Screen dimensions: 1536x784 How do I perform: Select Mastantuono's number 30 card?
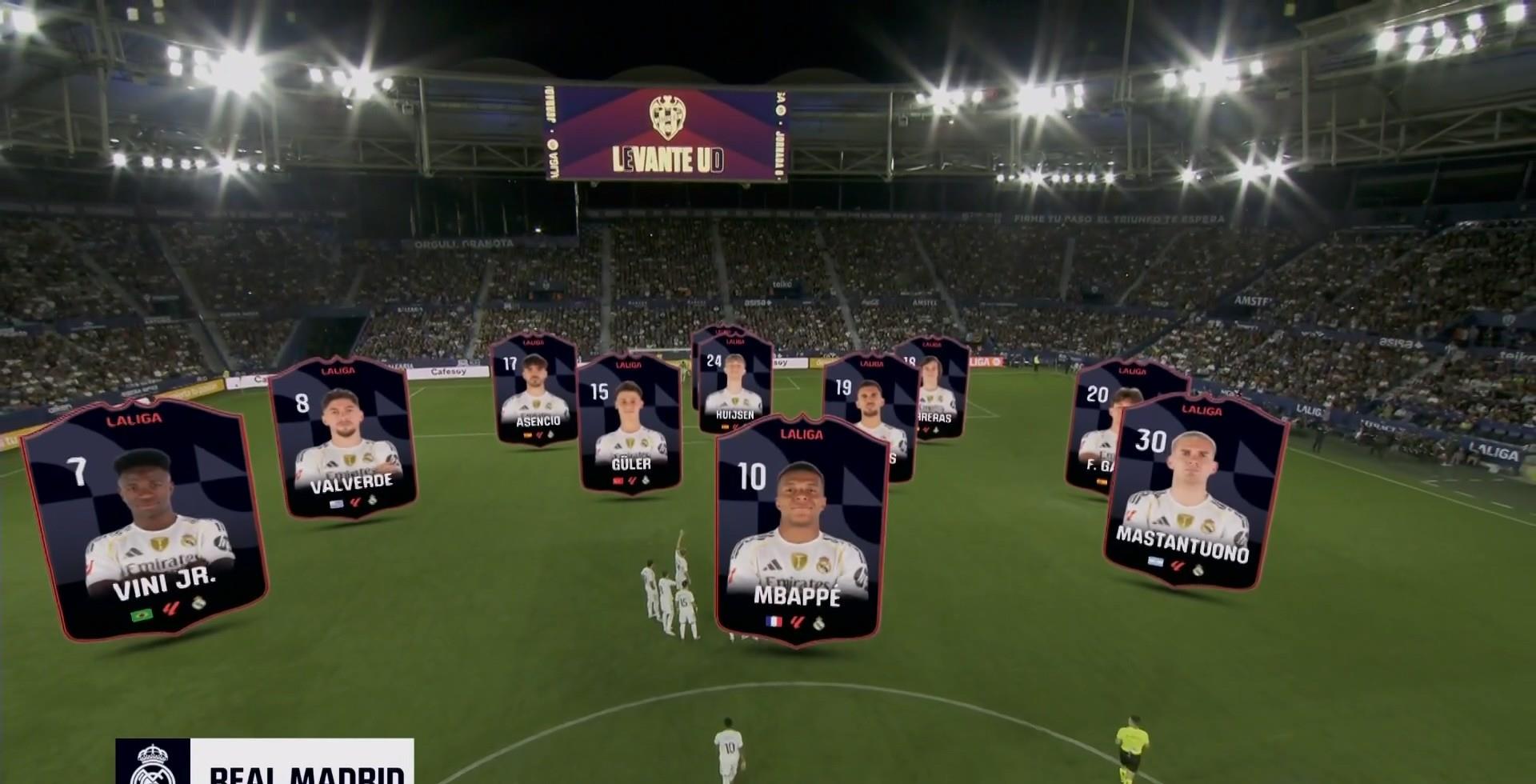1195,493
